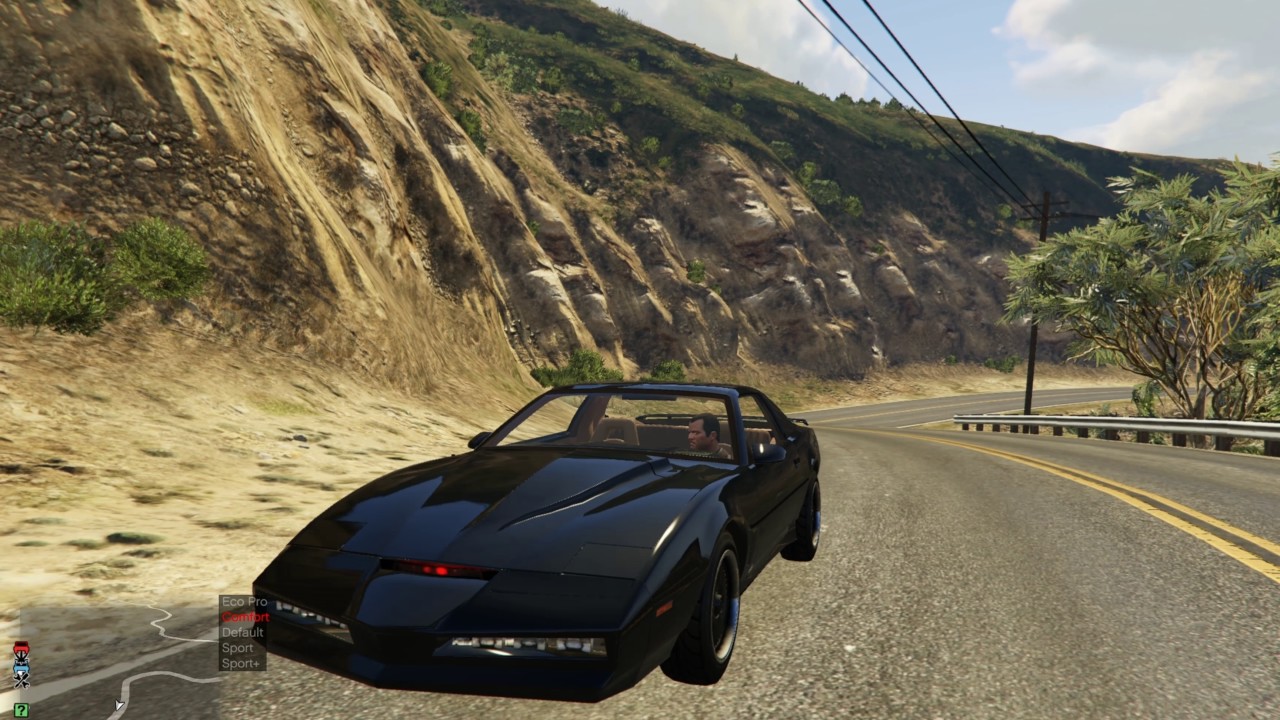Select the Sport driving mode
The height and width of the screenshot is (720, 1280).
238,648
